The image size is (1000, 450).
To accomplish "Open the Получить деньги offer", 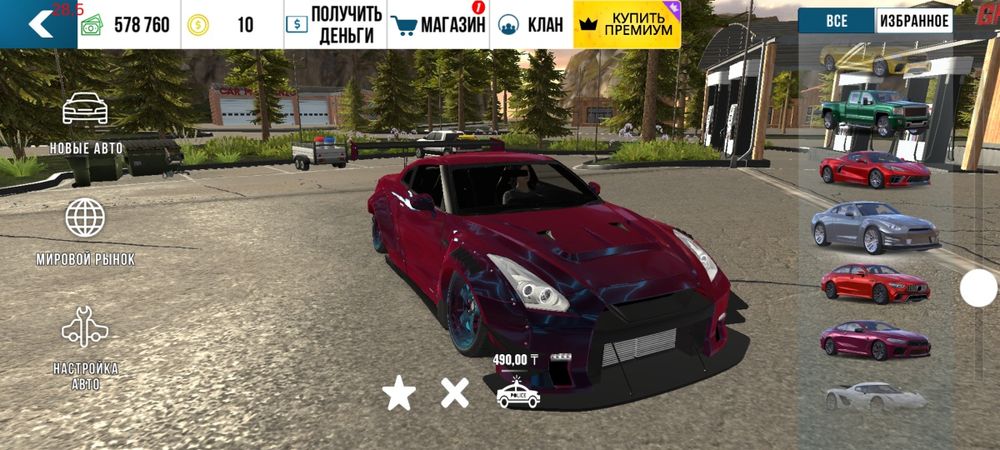I will [334, 24].
